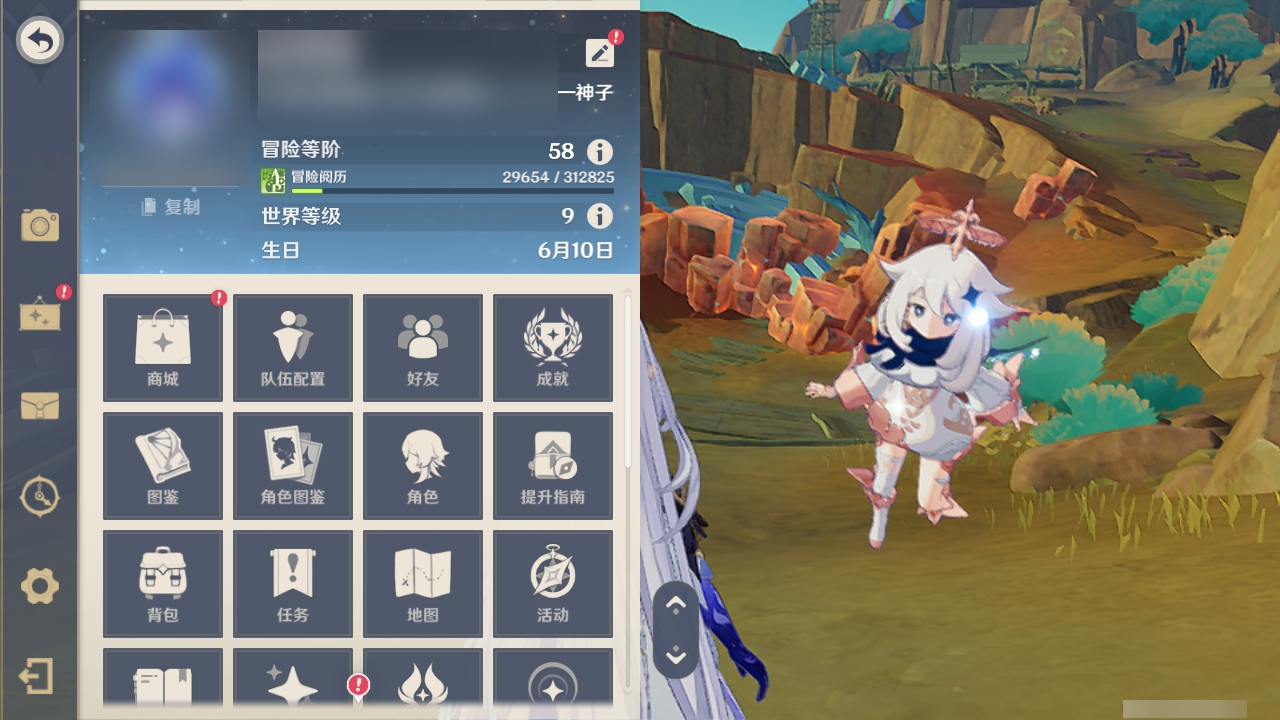Open the 活动 Events page
The height and width of the screenshot is (720, 1280).
click(552, 583)
